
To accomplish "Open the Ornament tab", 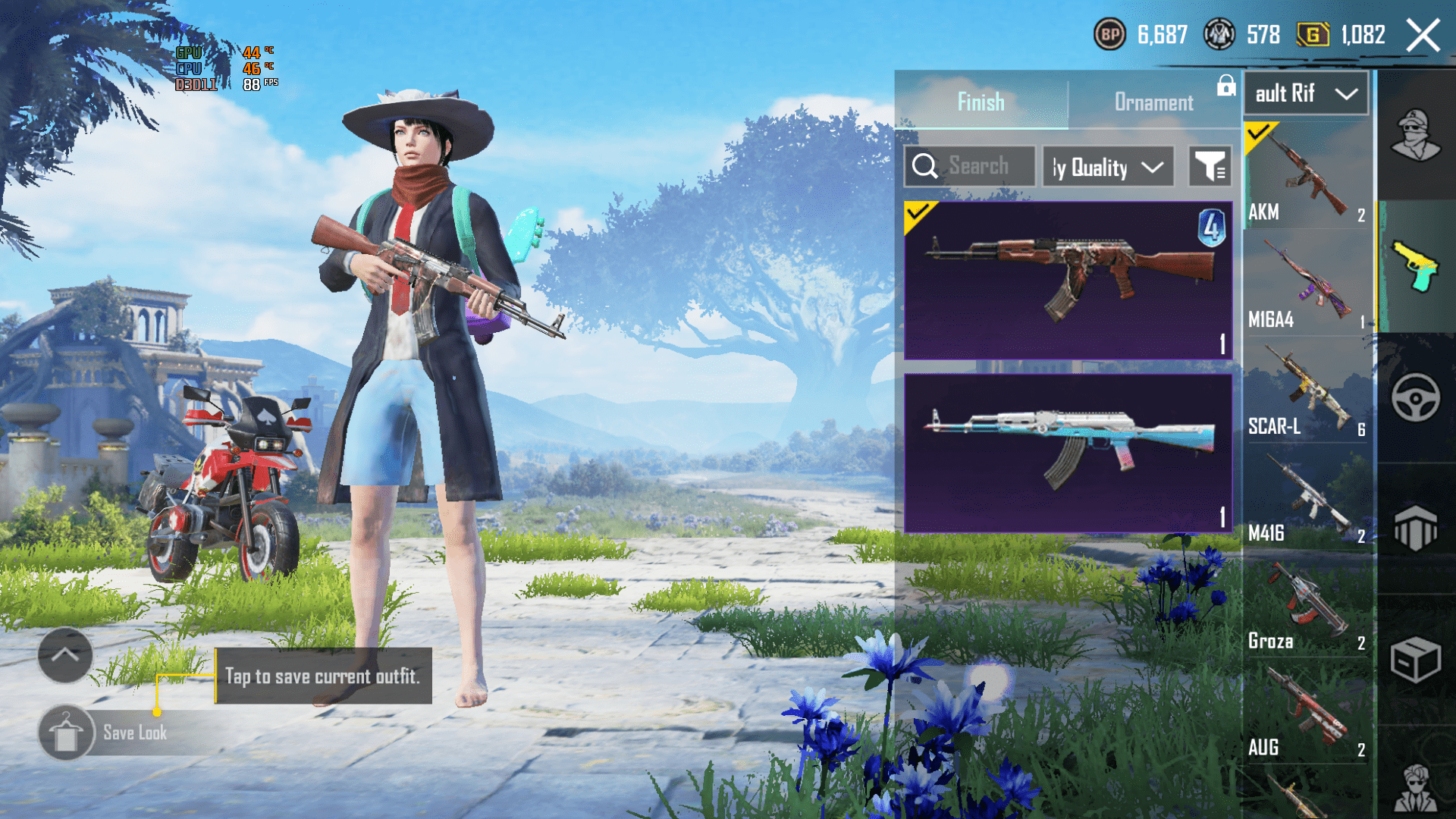I will 1153,102.
